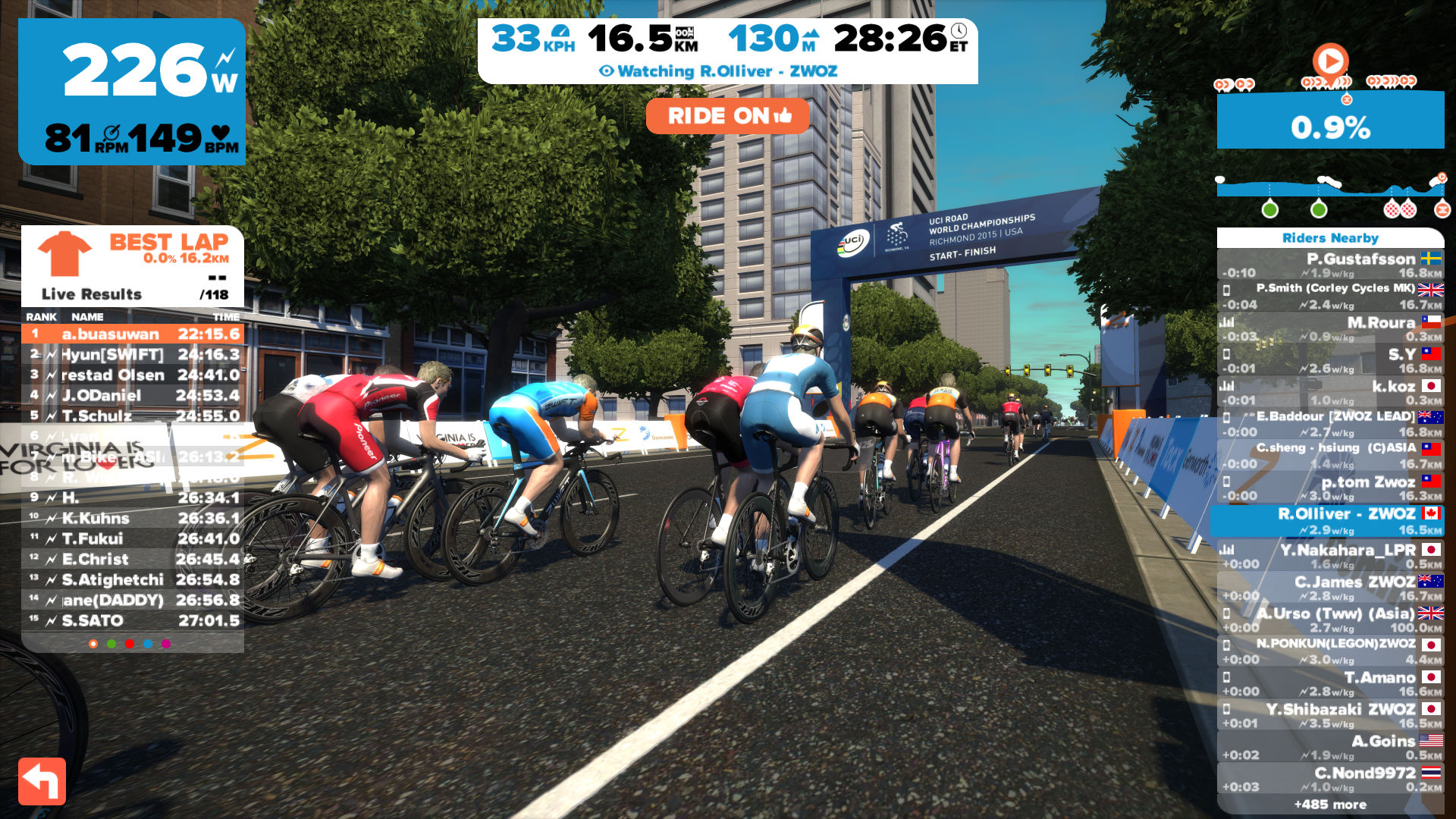Screen dimensions: 1456x819
Task: Select T.Fukui's result row
Action: point(133,538)
